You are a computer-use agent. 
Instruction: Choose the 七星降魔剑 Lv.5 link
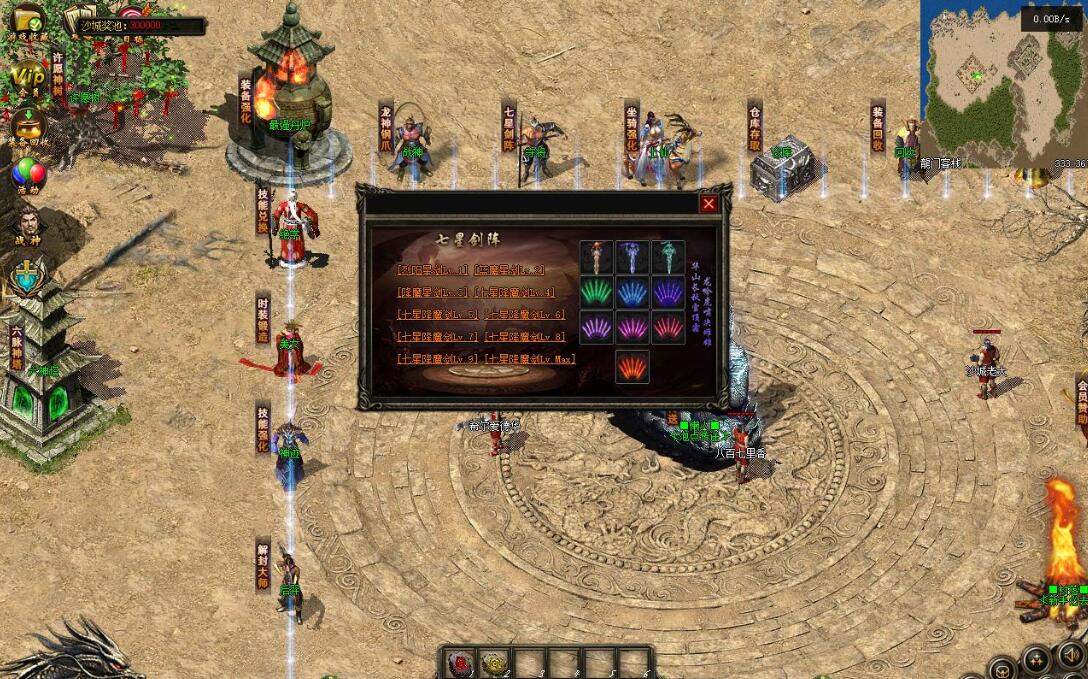click(x=438, y=314)
